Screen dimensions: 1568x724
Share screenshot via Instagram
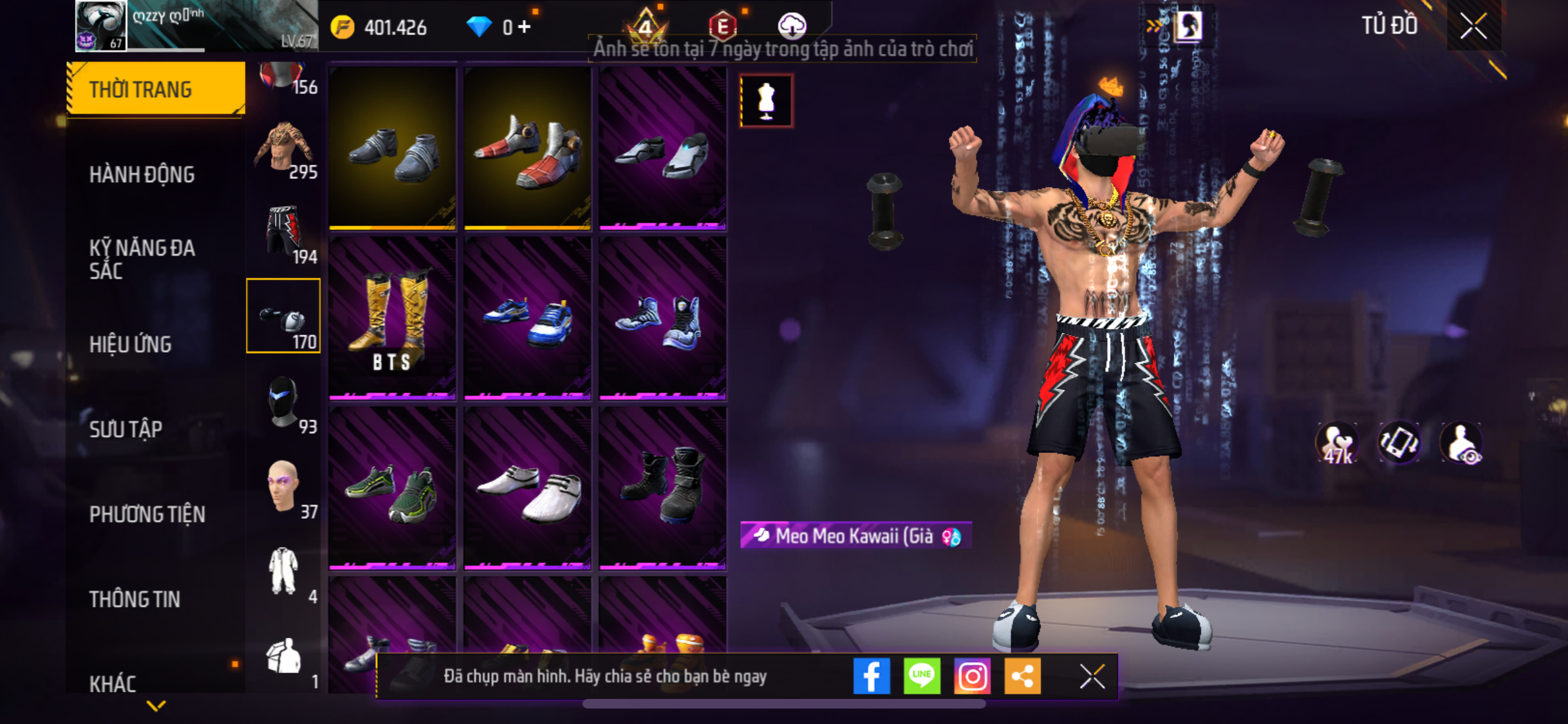972,676
